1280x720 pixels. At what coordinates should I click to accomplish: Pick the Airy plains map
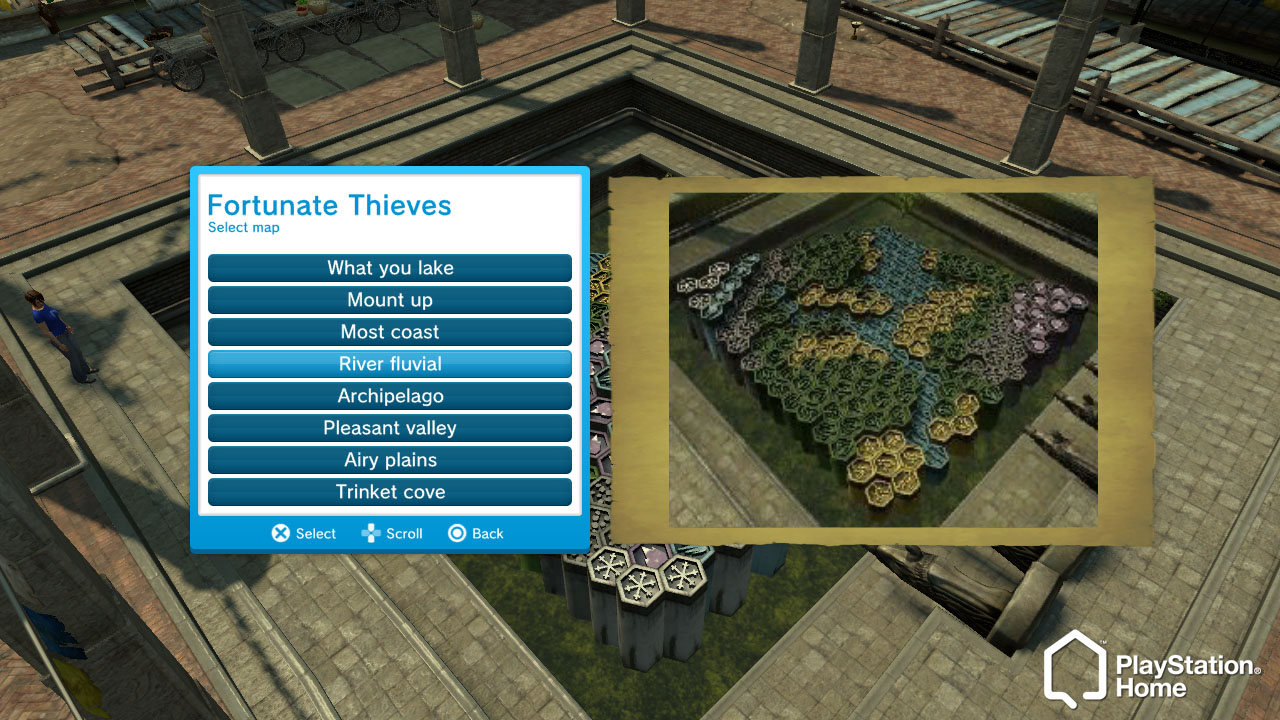pos(390,460)
